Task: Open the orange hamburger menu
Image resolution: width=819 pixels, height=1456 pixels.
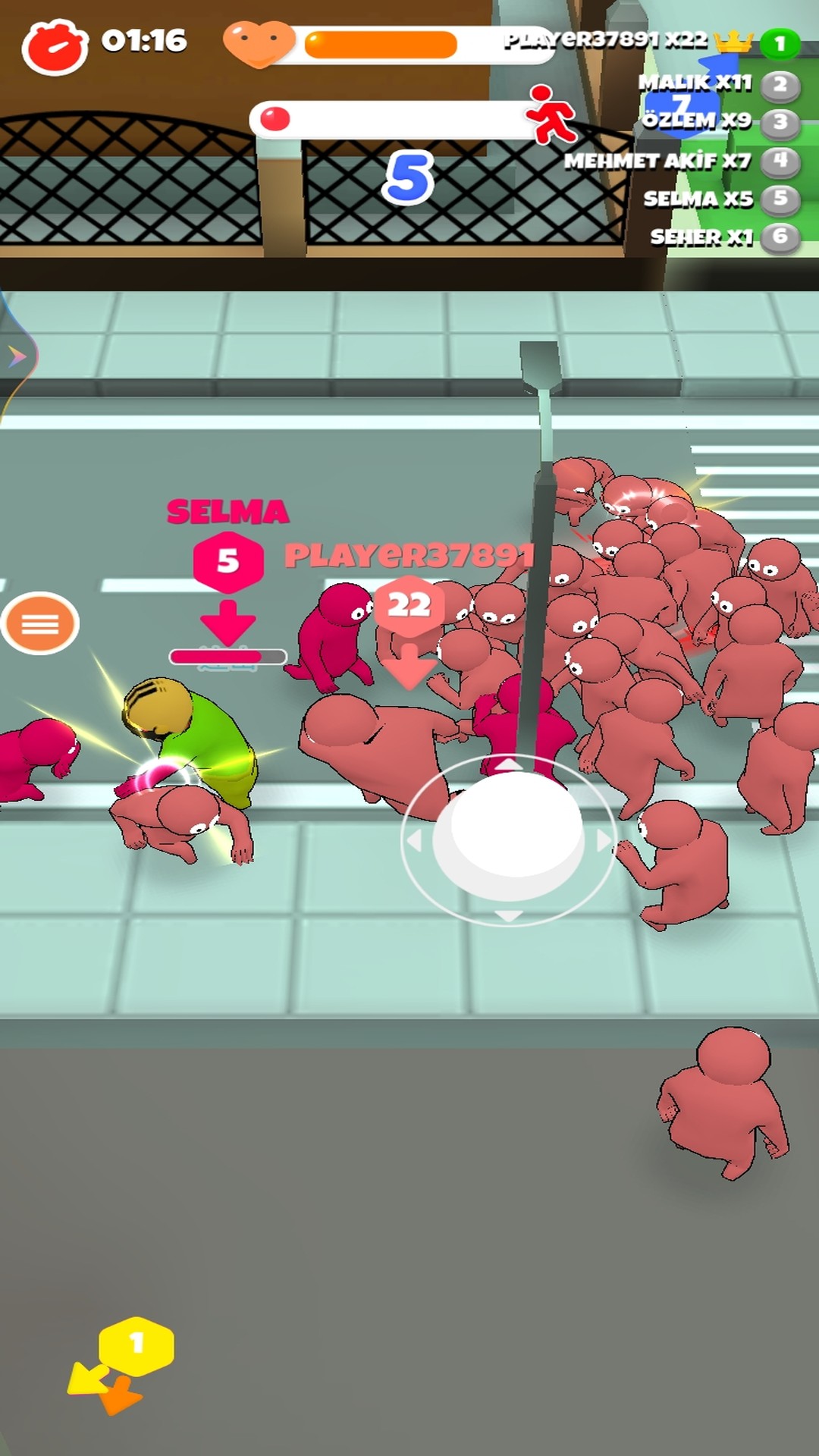Action: [40, 623]
